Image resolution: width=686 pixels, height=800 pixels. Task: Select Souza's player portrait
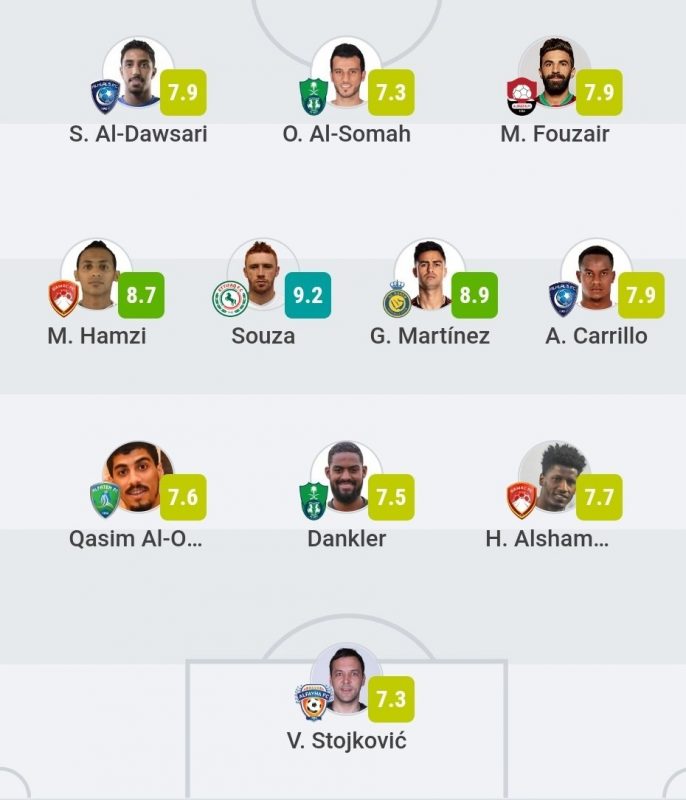pyautogui.click(x=262, y=276)
